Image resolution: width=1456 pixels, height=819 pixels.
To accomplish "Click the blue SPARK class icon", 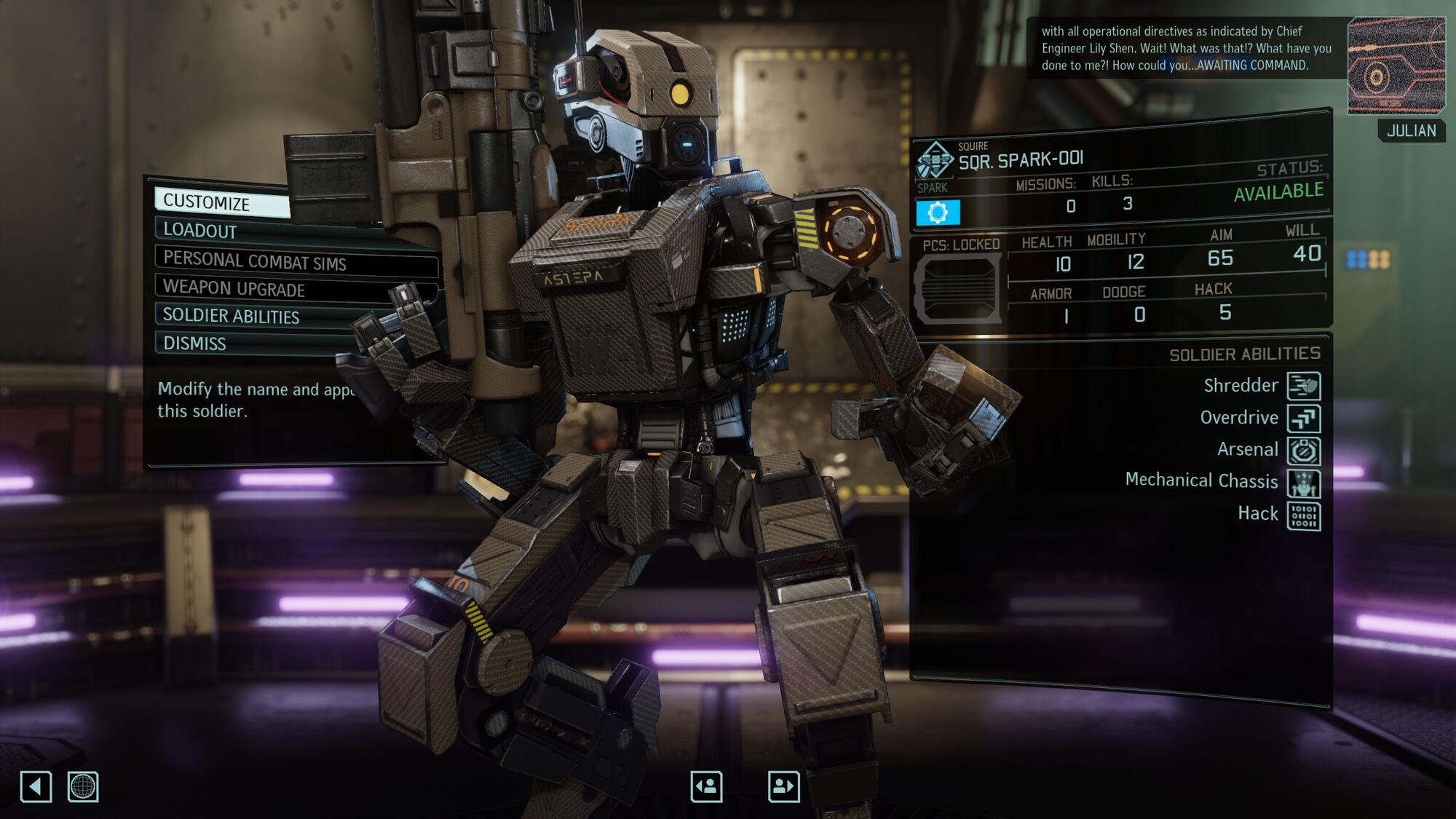I will coord(938,213).
